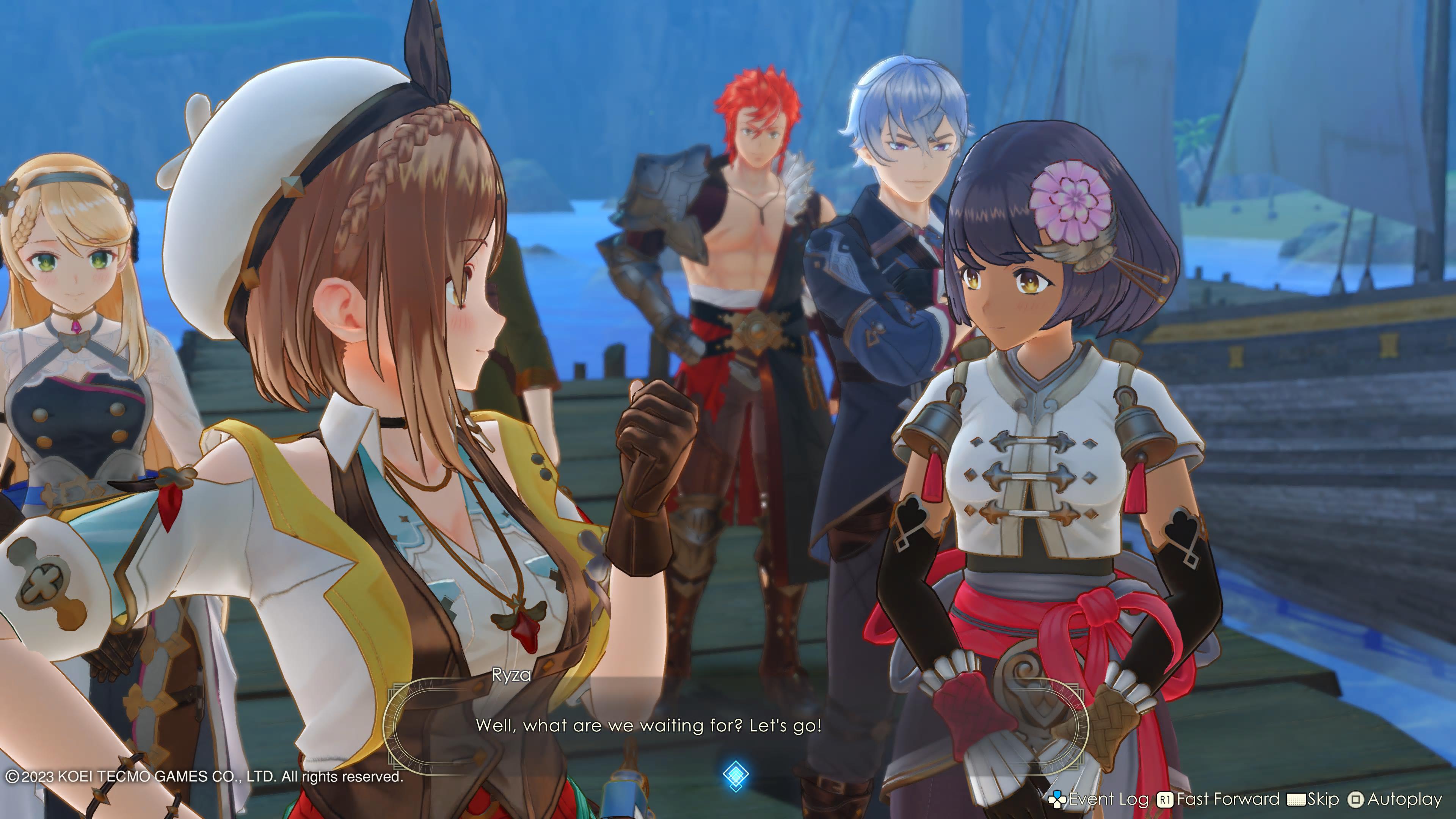This screenshot has width=1456, height=819.
Task: Advance dialogue with the blue diamond indicator
Action: tap(735, 775)
